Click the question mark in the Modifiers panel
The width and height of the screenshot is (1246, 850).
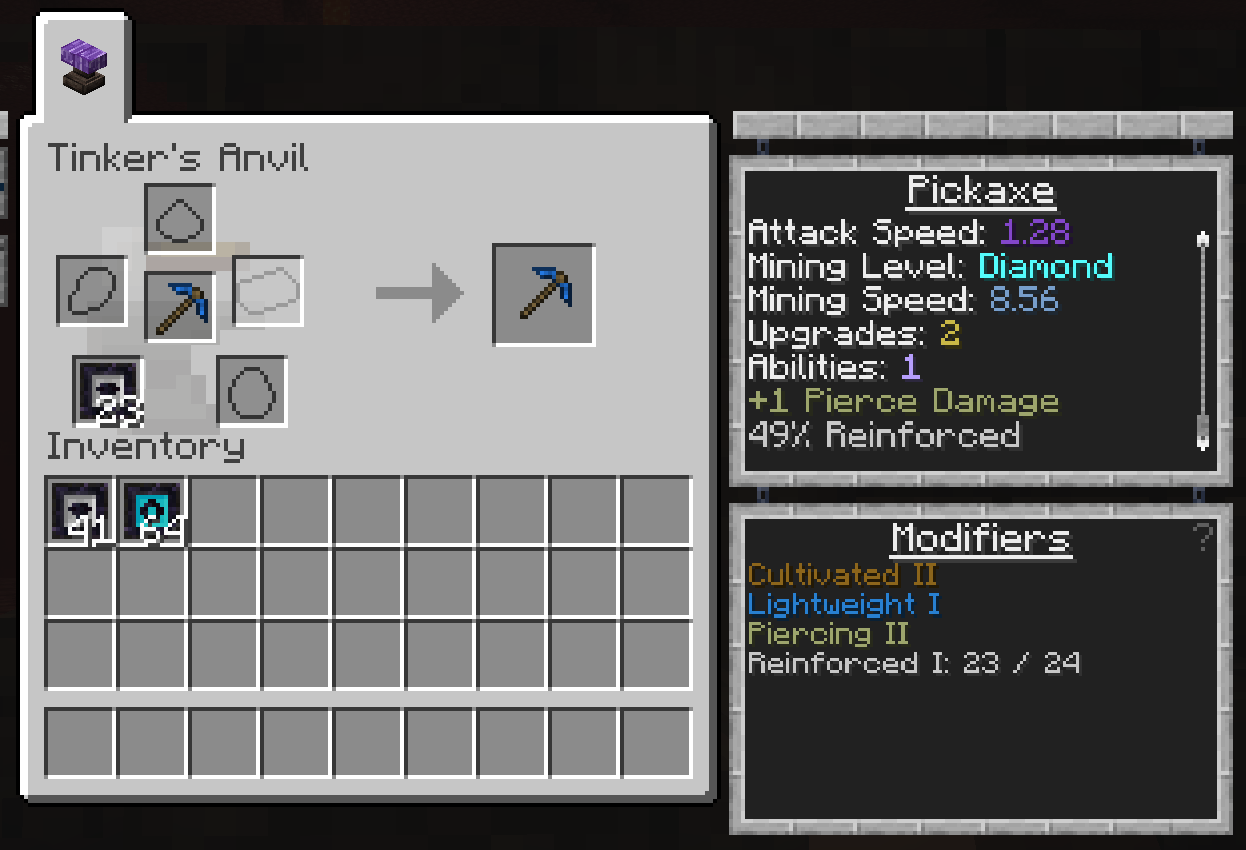(x=1203, y=538)
